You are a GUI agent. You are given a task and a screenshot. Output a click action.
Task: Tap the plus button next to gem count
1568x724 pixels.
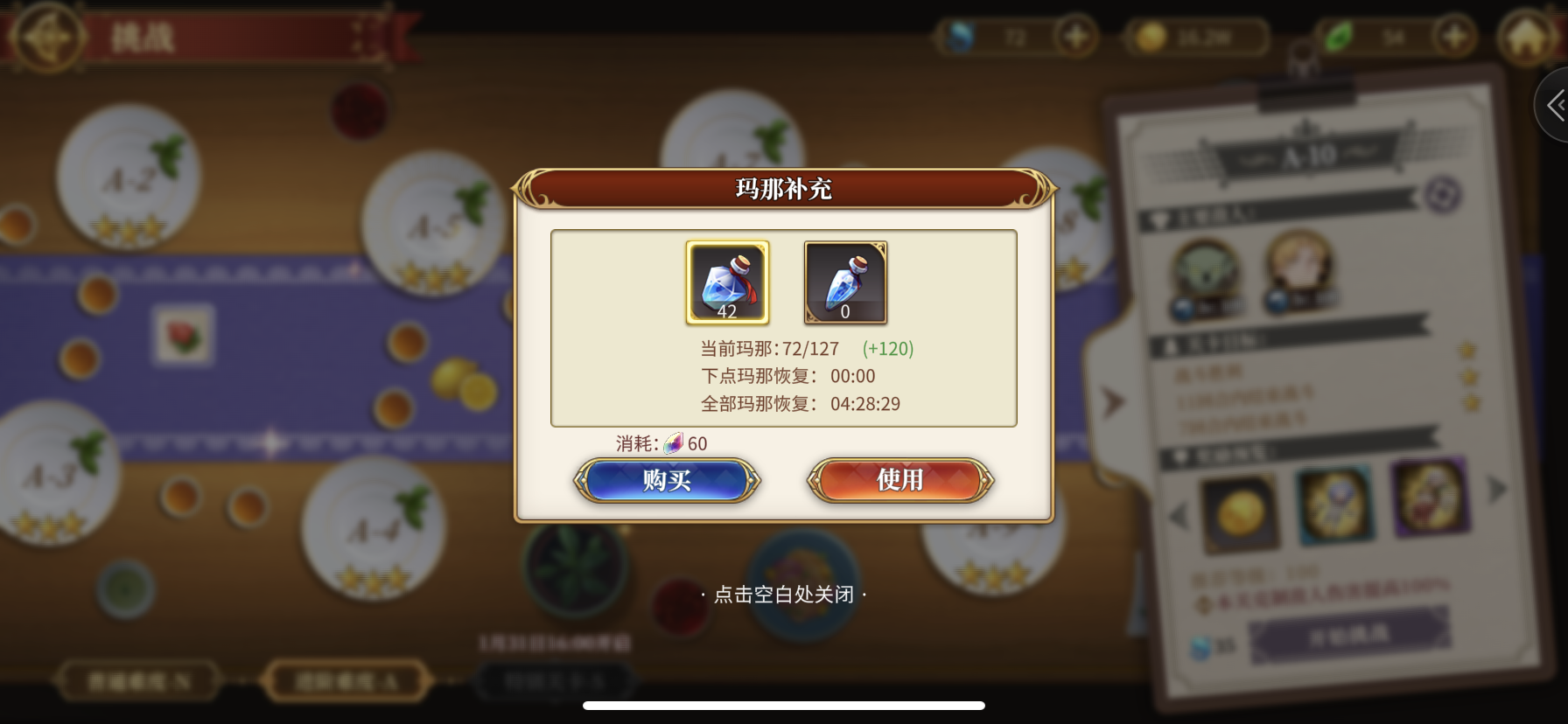pos(1076,37)
